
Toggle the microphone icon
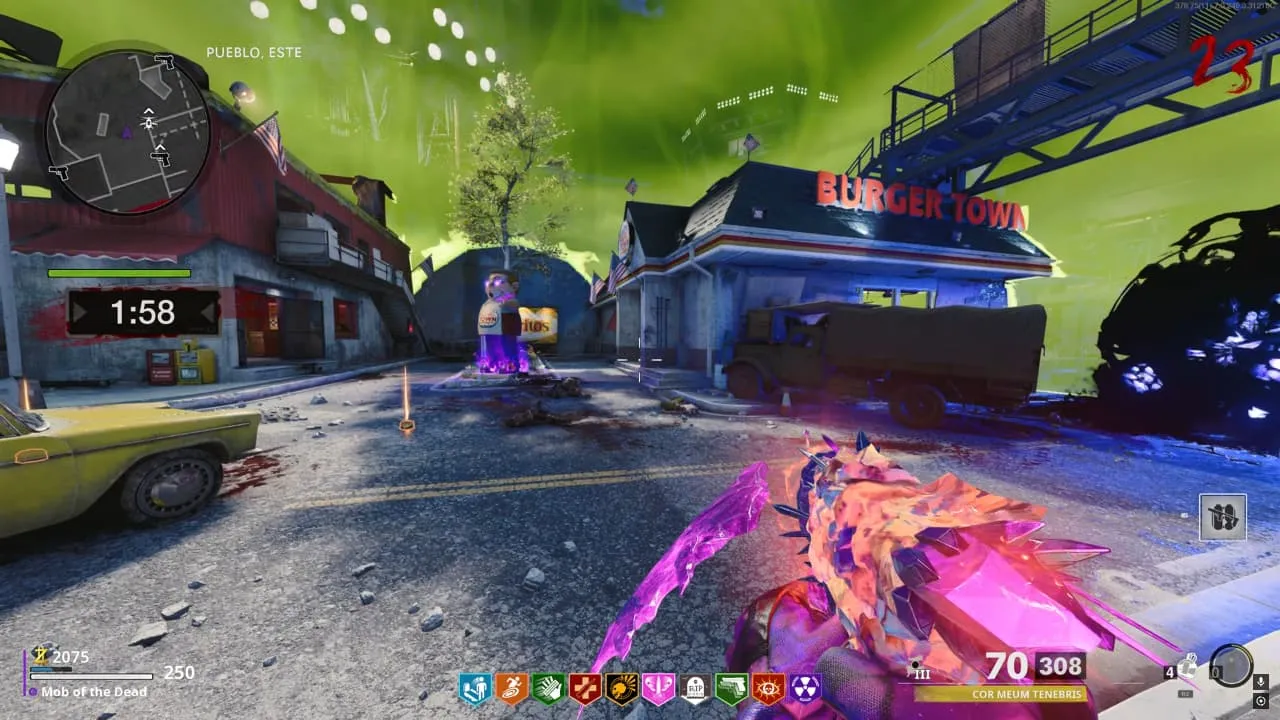point(1262,681)
